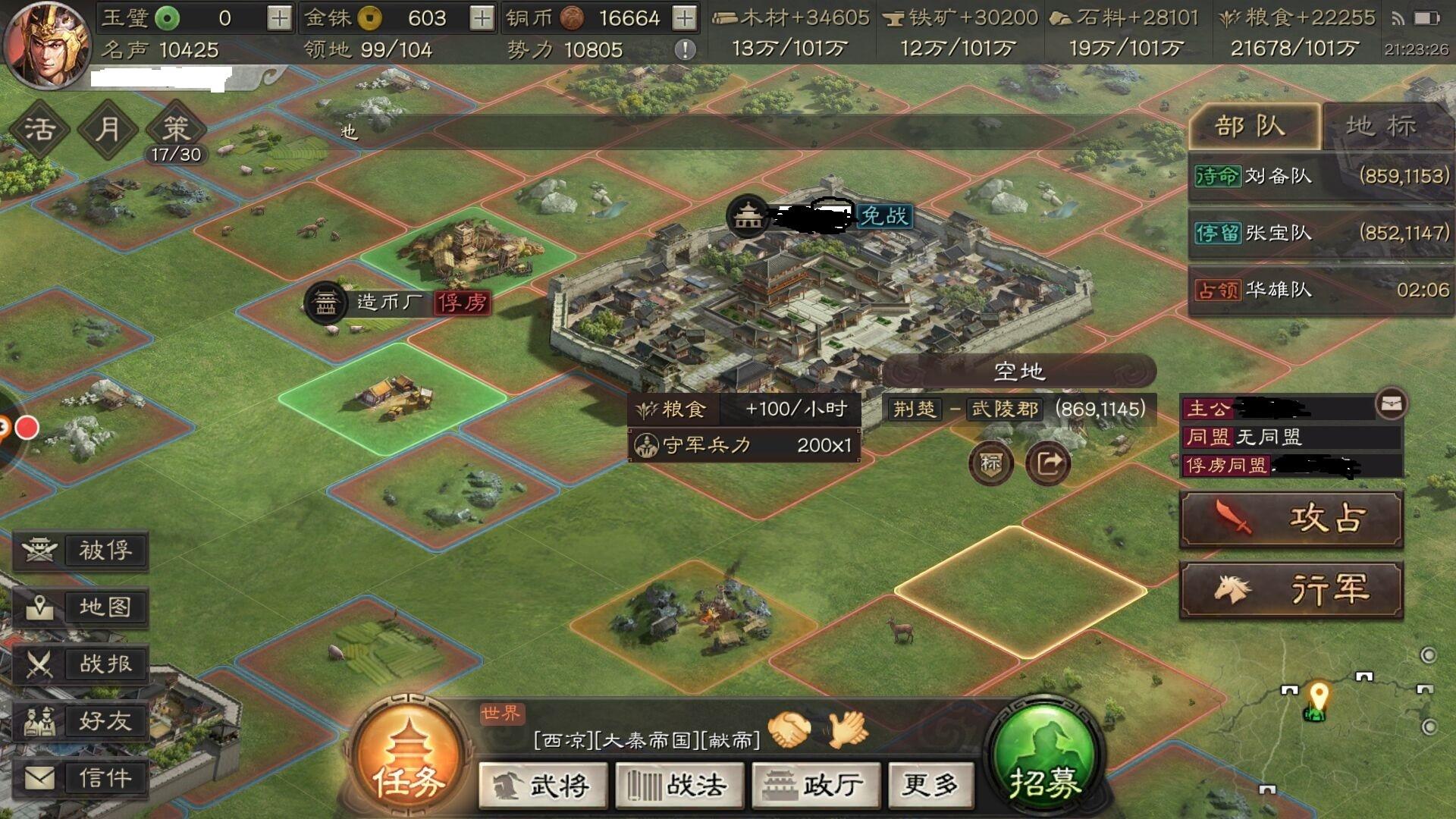The height and width of the screenshot is (819, 1456).
Task: Select the 世界 chat channel label
Action: (502, 713)
